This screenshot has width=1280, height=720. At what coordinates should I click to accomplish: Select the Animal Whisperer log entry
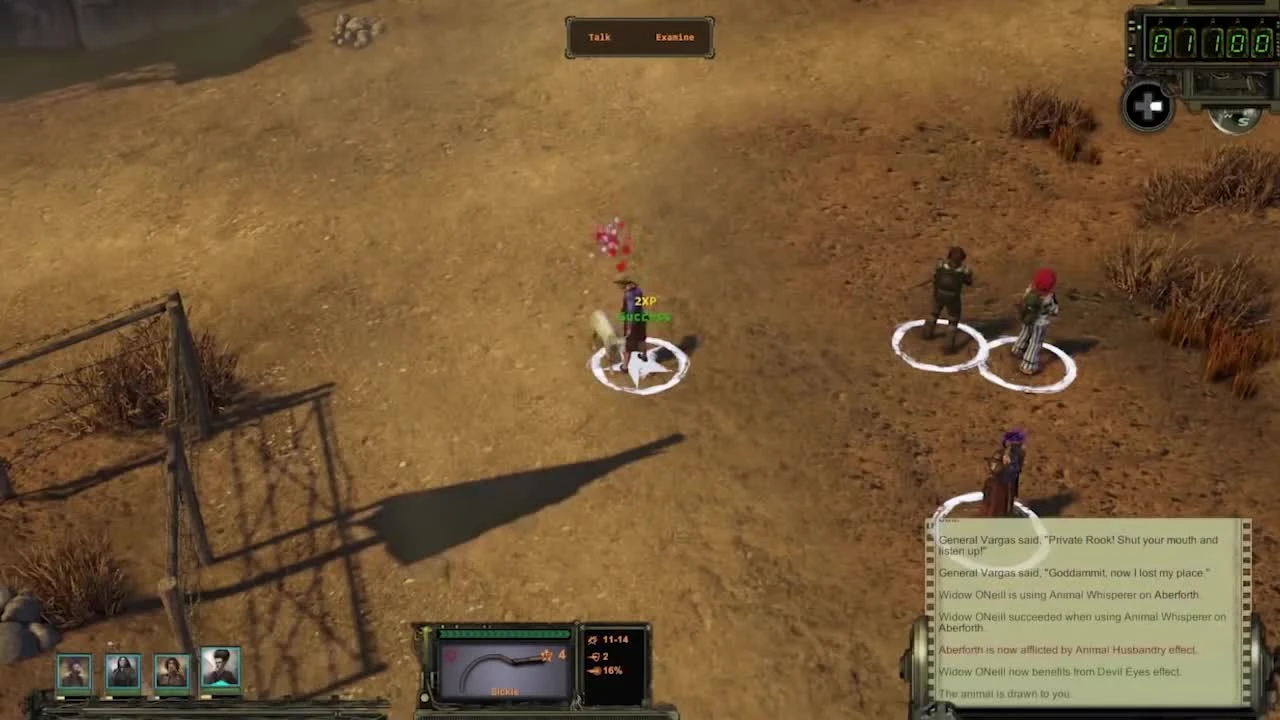(1067, 594)
